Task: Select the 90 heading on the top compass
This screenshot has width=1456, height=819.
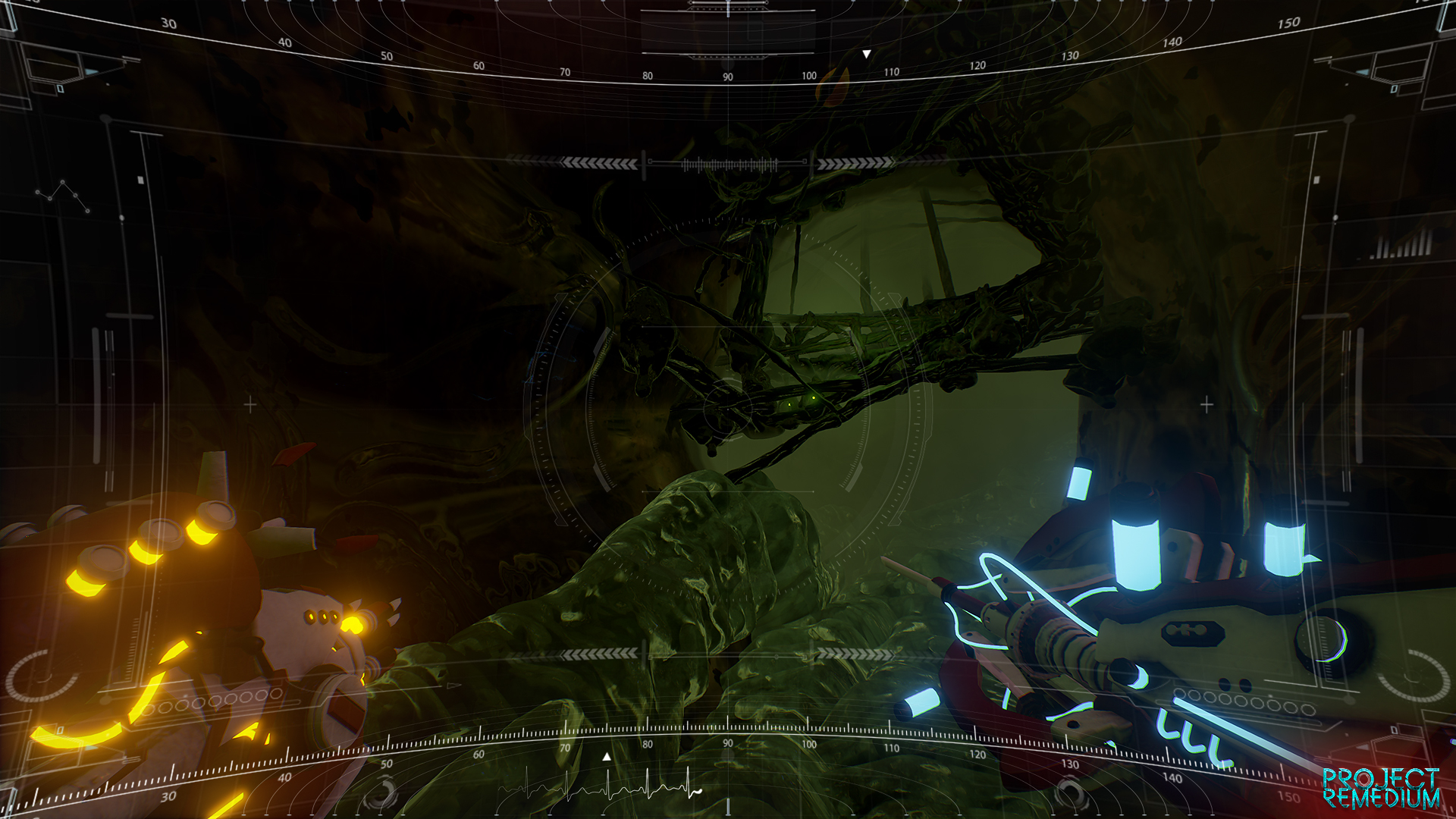Action: point(727,75)
